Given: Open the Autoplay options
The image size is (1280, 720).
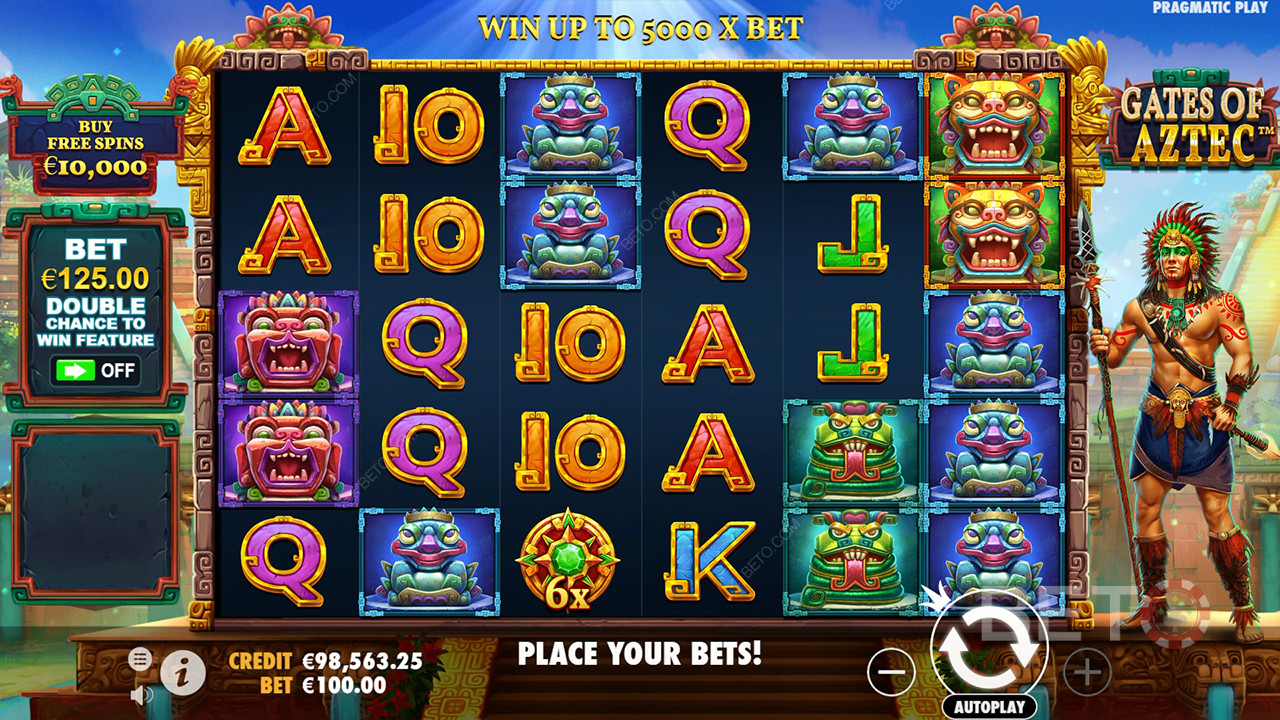Looking at the screenshot, I should tap(989, 707).
